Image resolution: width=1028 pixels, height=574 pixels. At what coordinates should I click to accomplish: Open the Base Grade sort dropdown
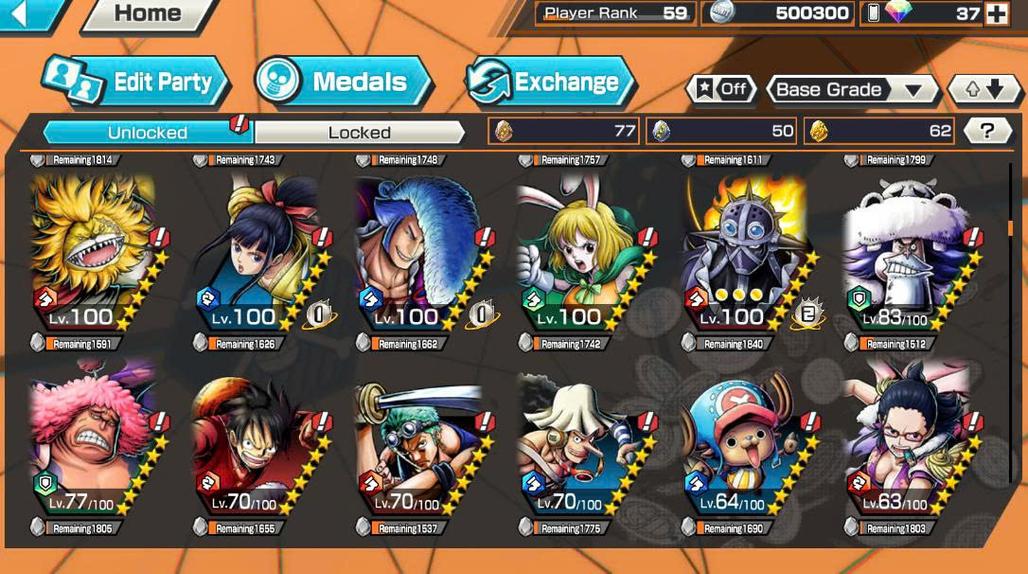852,90
